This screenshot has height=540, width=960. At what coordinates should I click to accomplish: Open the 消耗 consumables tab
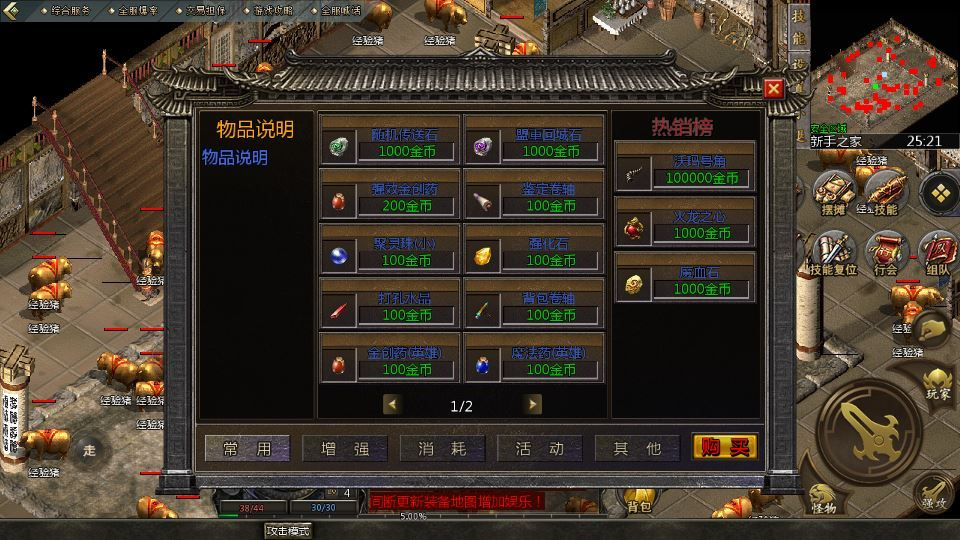(443, 449)
